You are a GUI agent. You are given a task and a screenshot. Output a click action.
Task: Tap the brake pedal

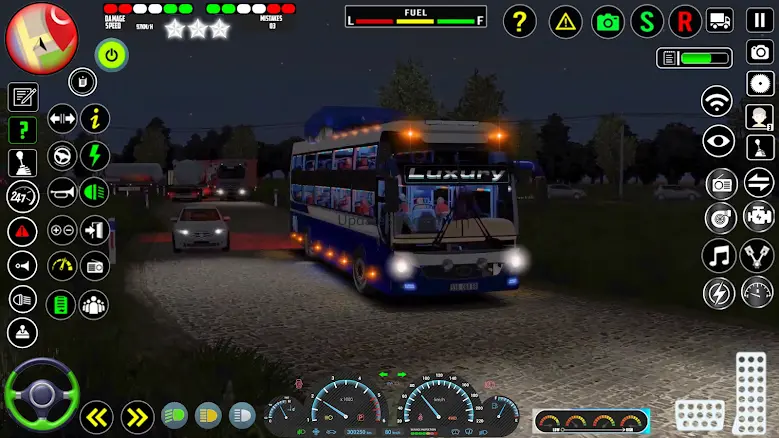click(x=699, y=414)
